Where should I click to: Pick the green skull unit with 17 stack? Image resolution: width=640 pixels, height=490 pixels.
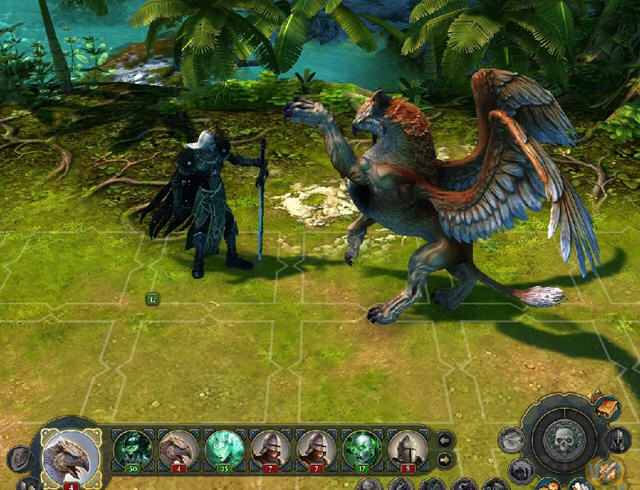(362, 448)
